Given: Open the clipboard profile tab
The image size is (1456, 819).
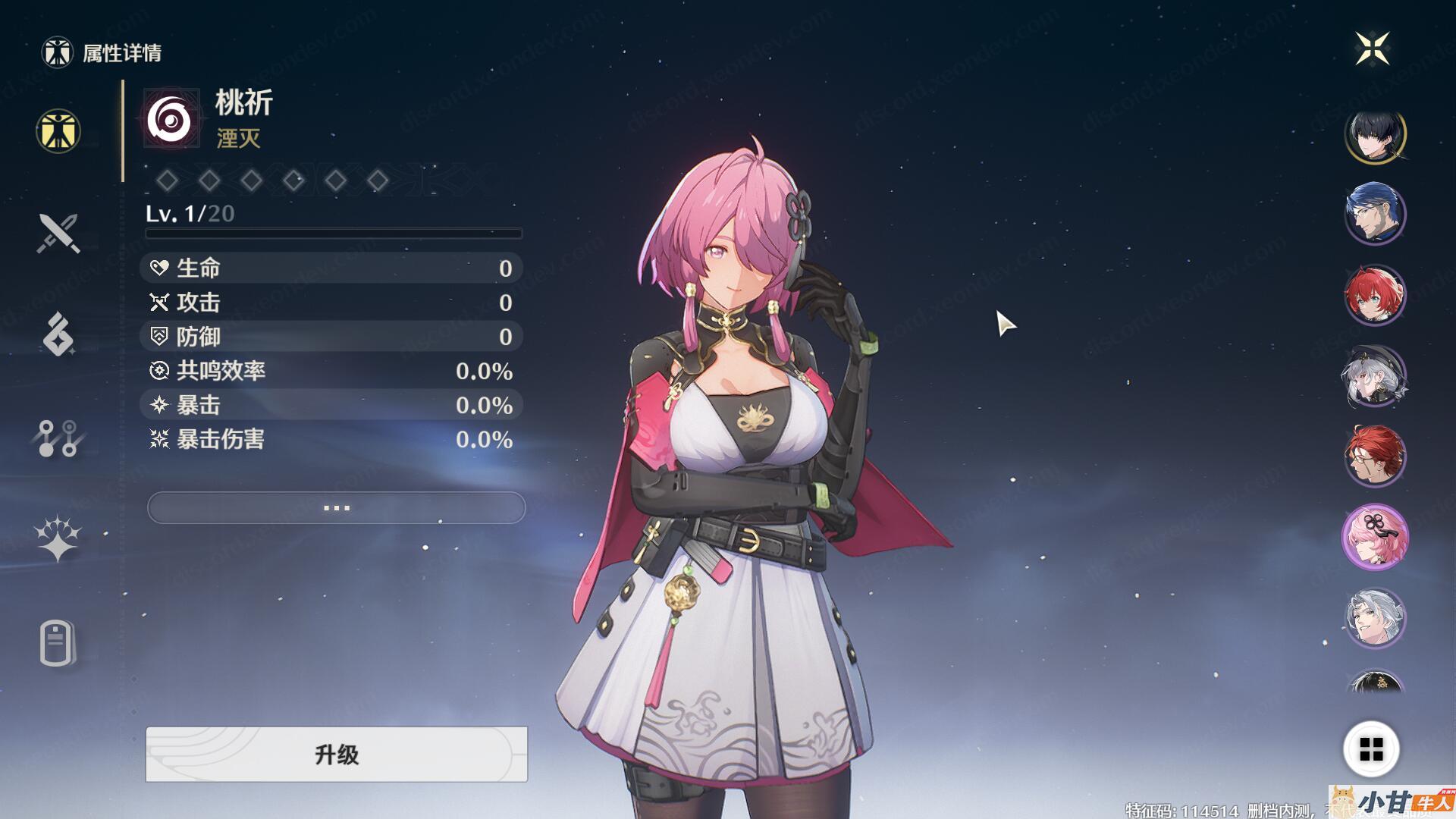Looking at the screenshot, I should coord(57,644).
